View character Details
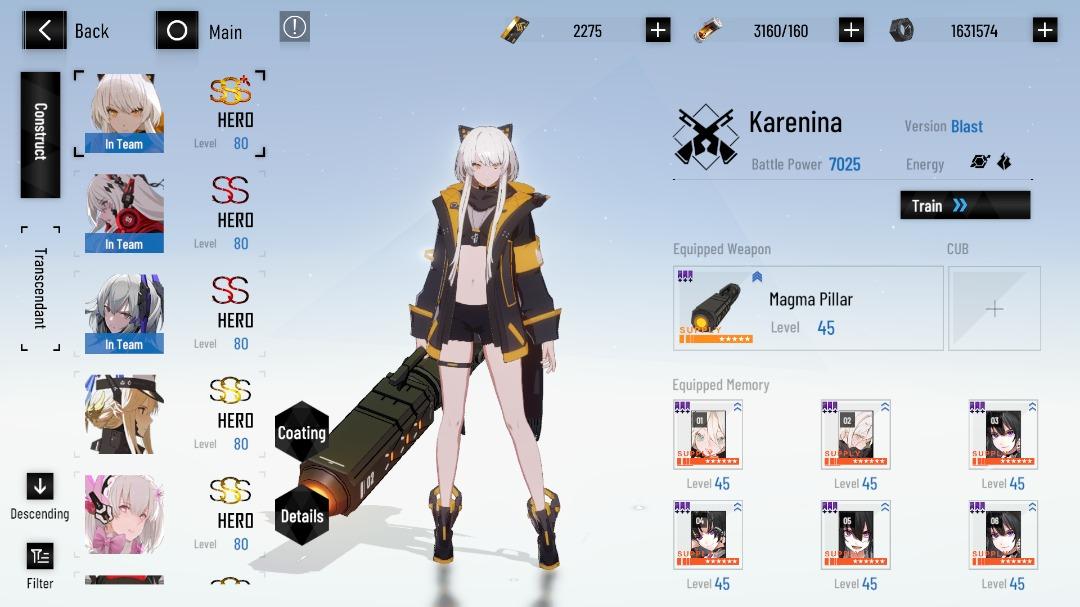This screenshot has height=607, width=1080. (301, 516)
